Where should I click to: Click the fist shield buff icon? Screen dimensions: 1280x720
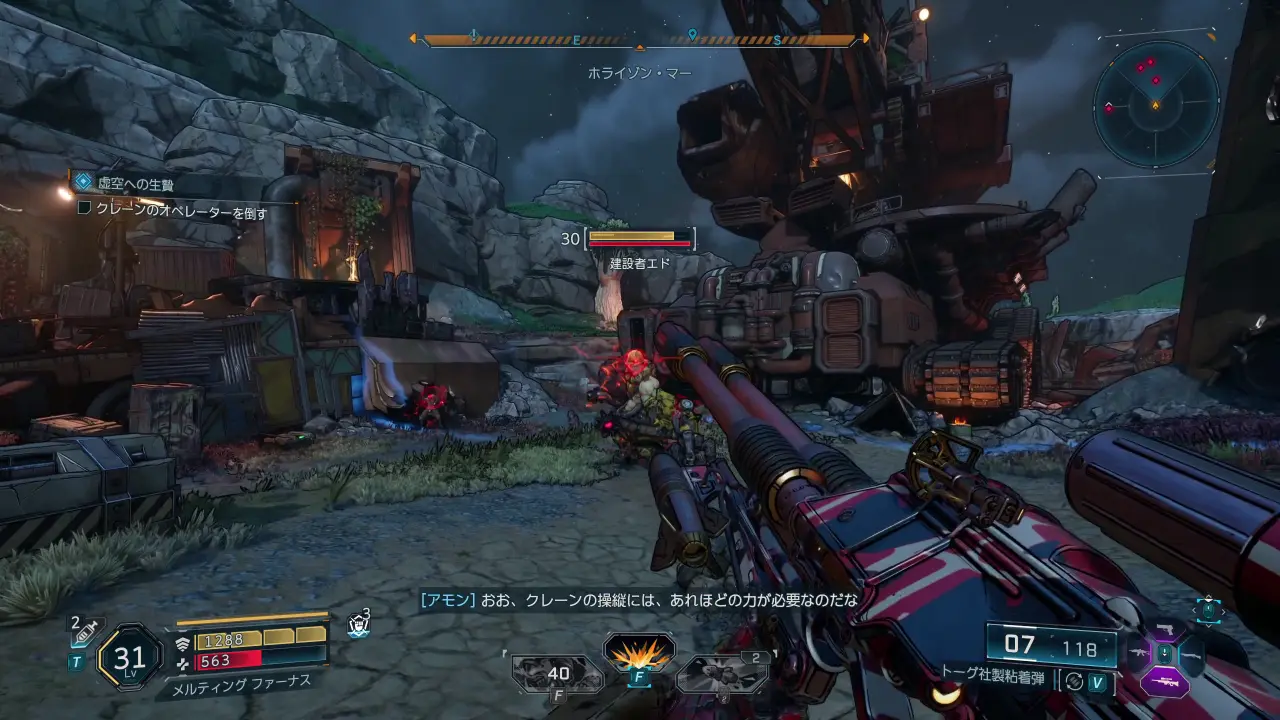click(x=358, y=625)
